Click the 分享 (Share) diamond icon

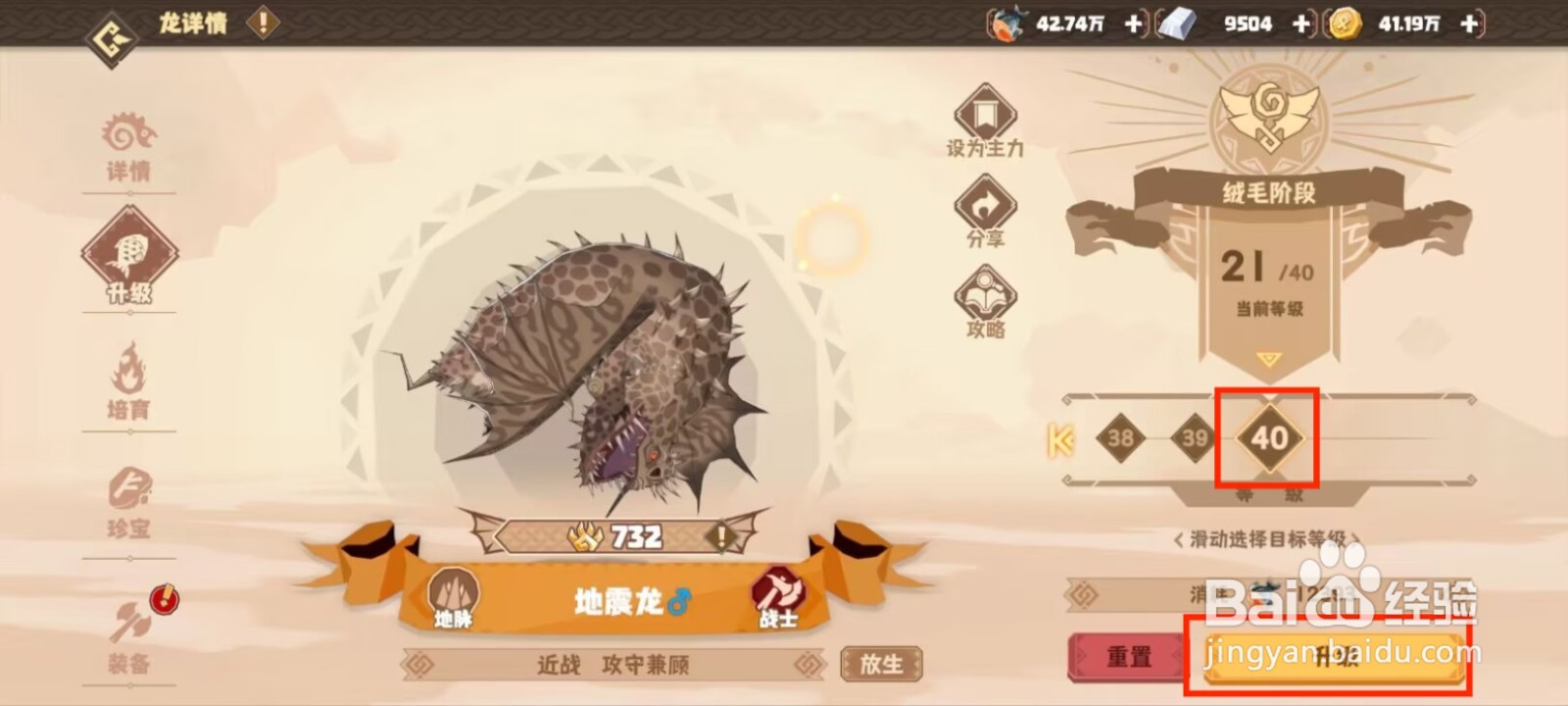pyautogui.click(x=985, y=209)
